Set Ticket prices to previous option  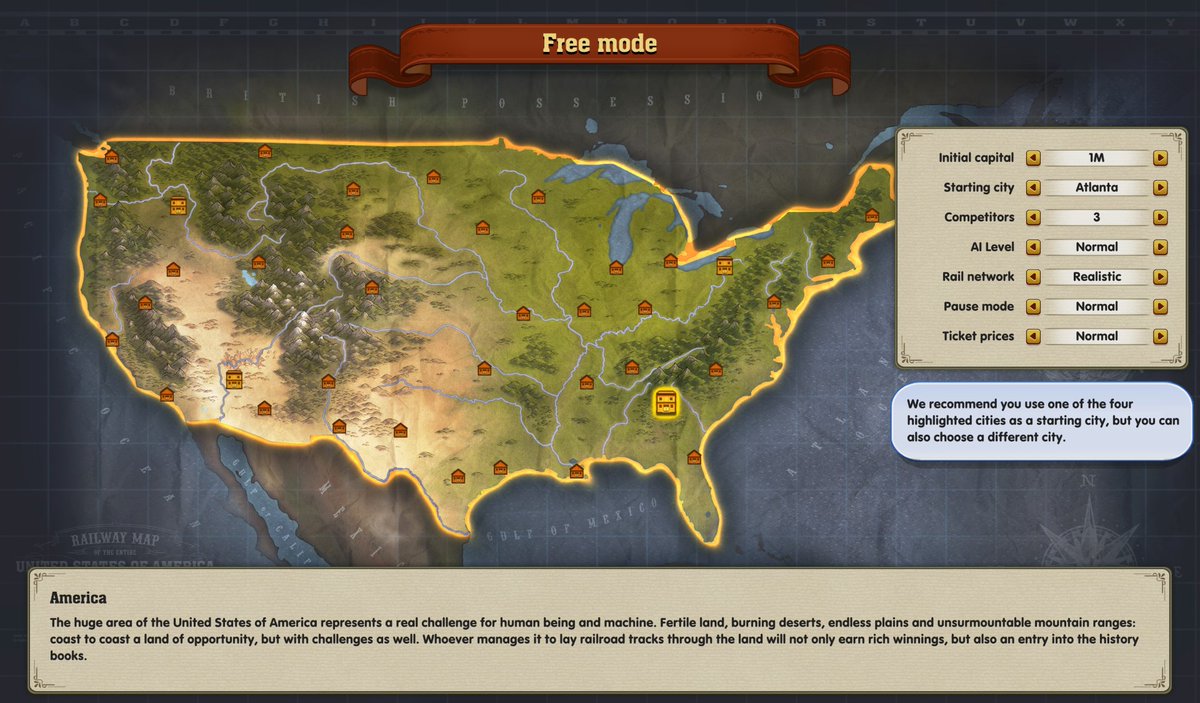1033,337
